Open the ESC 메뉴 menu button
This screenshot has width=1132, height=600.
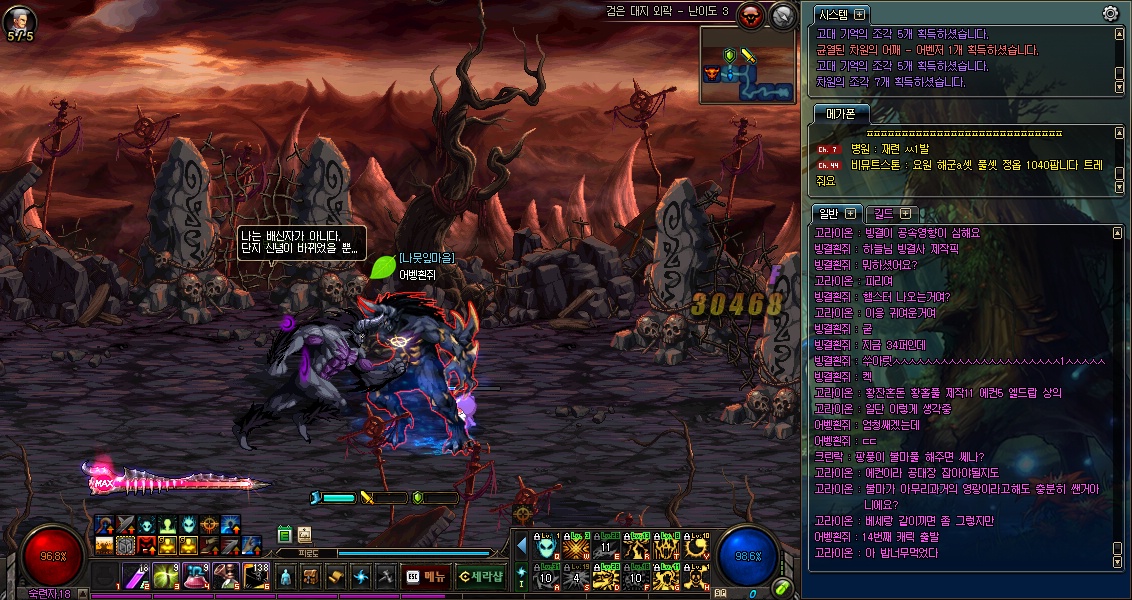point(425,576)
